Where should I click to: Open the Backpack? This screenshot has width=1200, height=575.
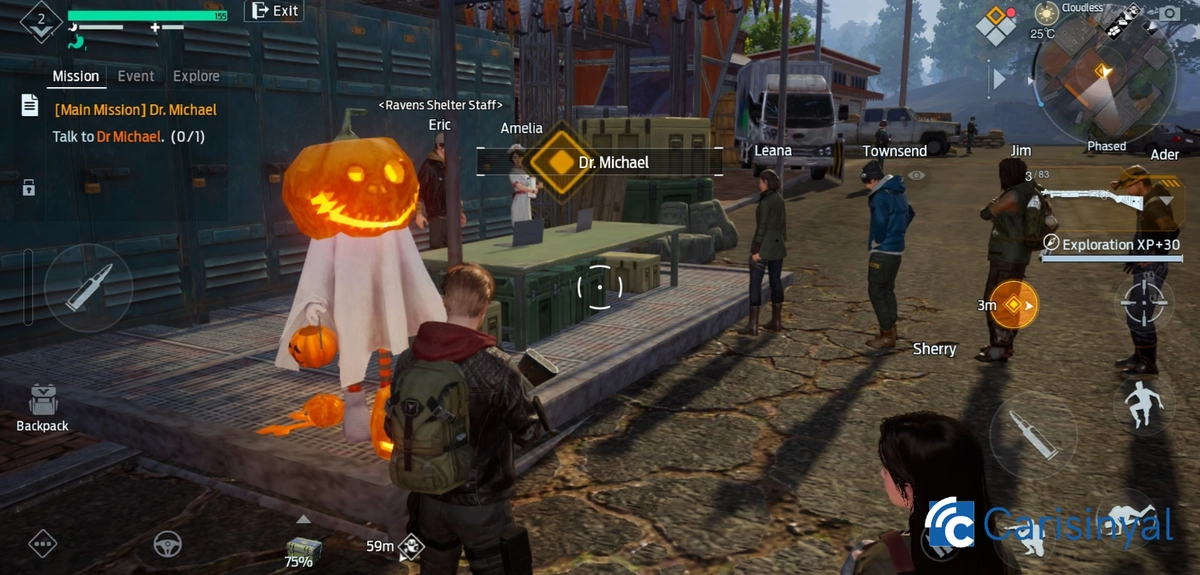(x=42, y=407)
